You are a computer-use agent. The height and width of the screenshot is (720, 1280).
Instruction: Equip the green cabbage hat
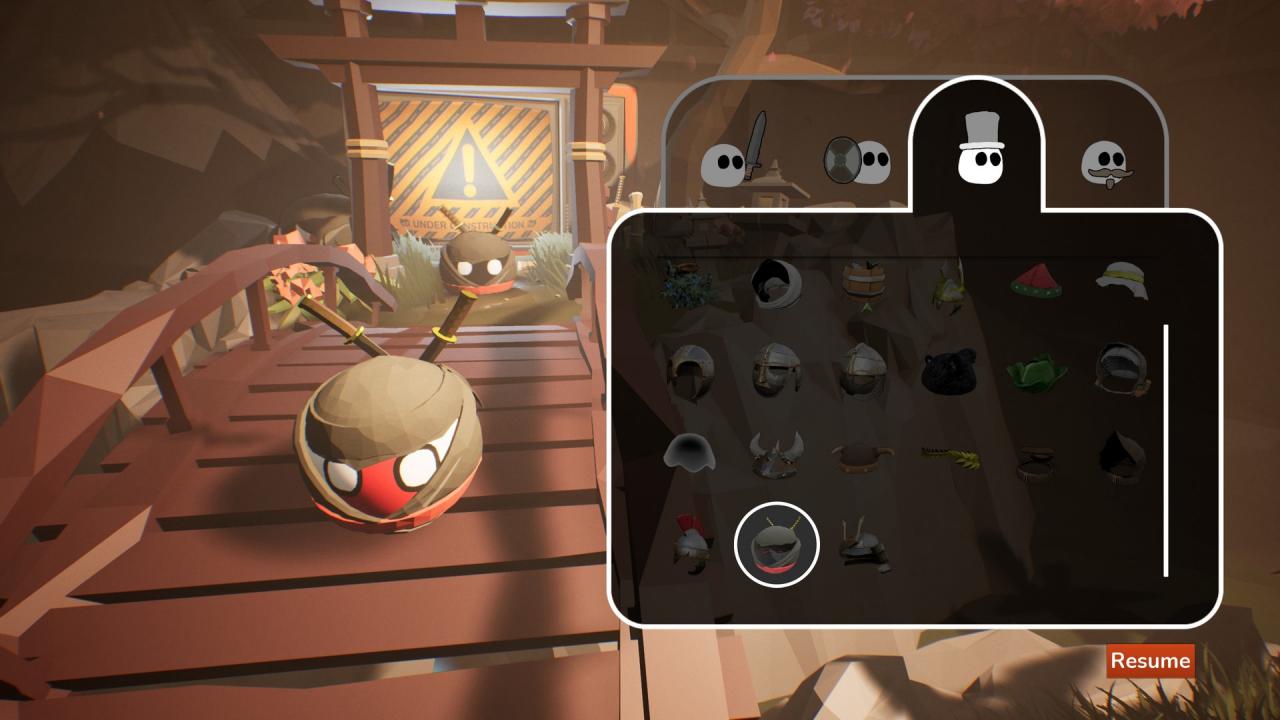[x=1035, y=368]
